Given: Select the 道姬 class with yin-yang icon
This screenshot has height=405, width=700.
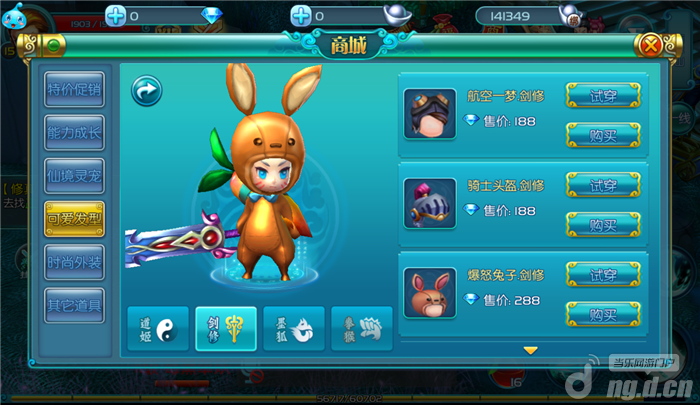Looking at the screenshot, I should 157,327.
